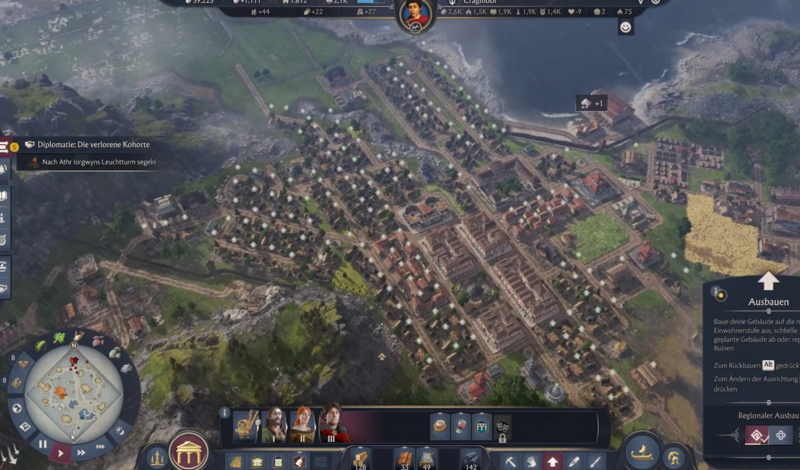Switch to double fast-forward speed
This screenshot has height=470, width=800.
83,453
